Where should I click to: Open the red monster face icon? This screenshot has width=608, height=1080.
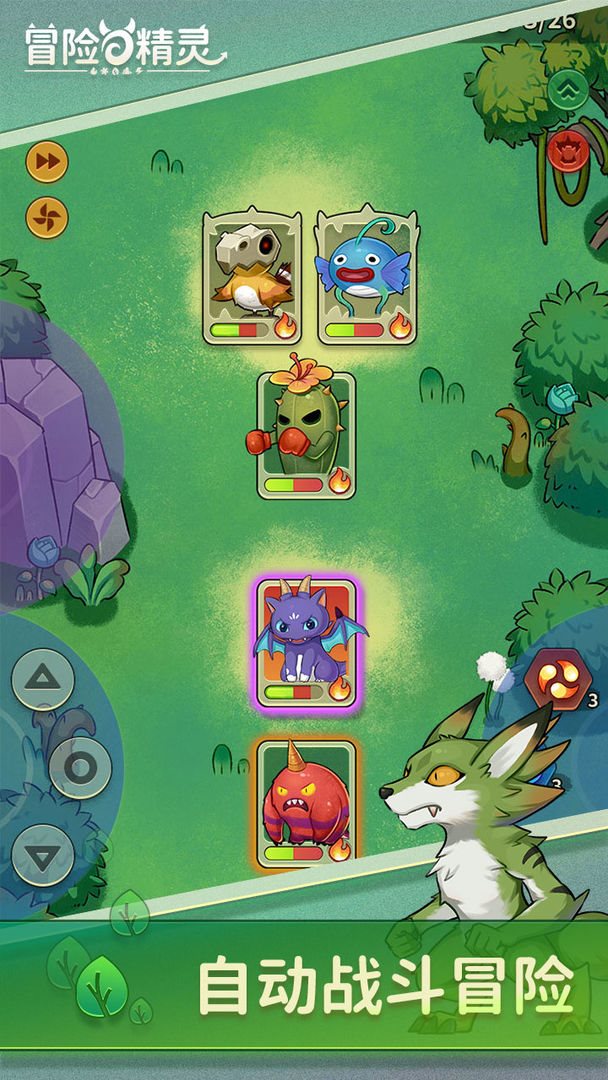click(568, 153)
